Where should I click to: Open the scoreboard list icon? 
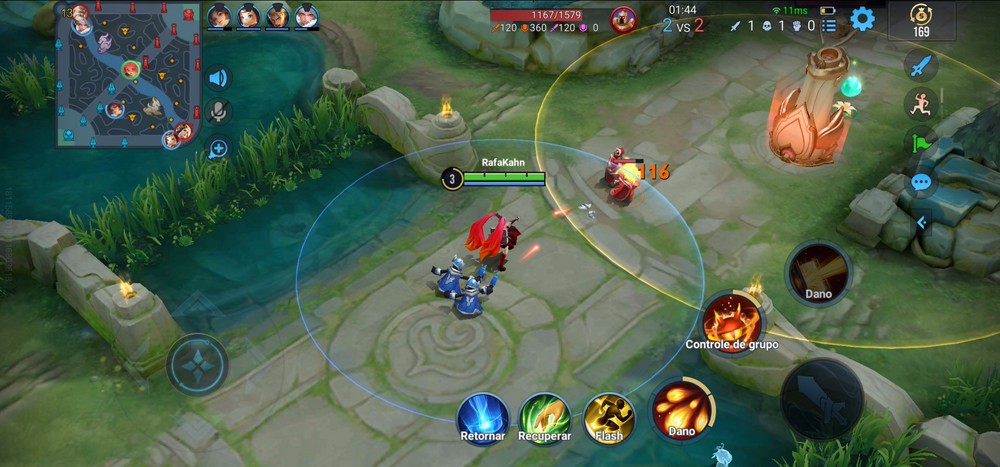point(829,25)
